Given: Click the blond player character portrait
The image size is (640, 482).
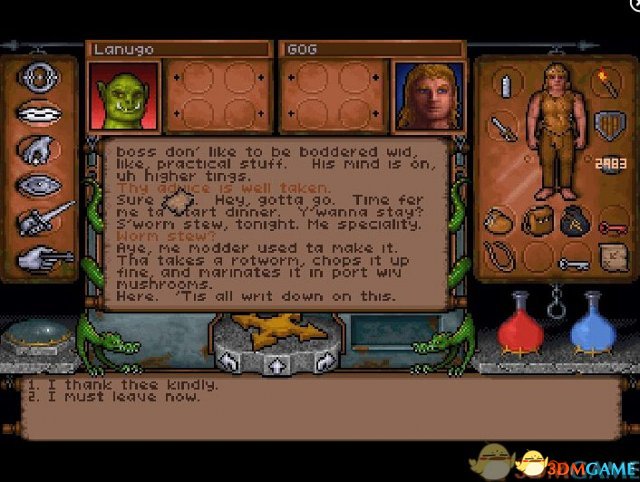Looking at the screenshot, I should (429, 95).
